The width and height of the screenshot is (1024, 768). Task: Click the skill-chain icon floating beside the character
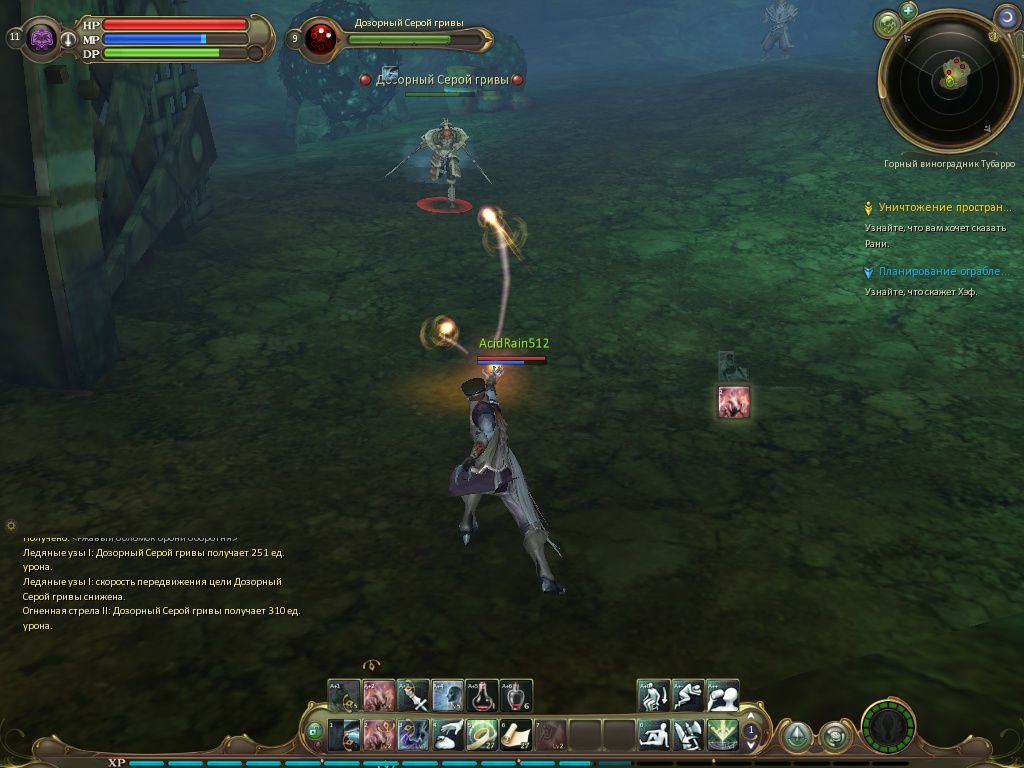(734, 401)
